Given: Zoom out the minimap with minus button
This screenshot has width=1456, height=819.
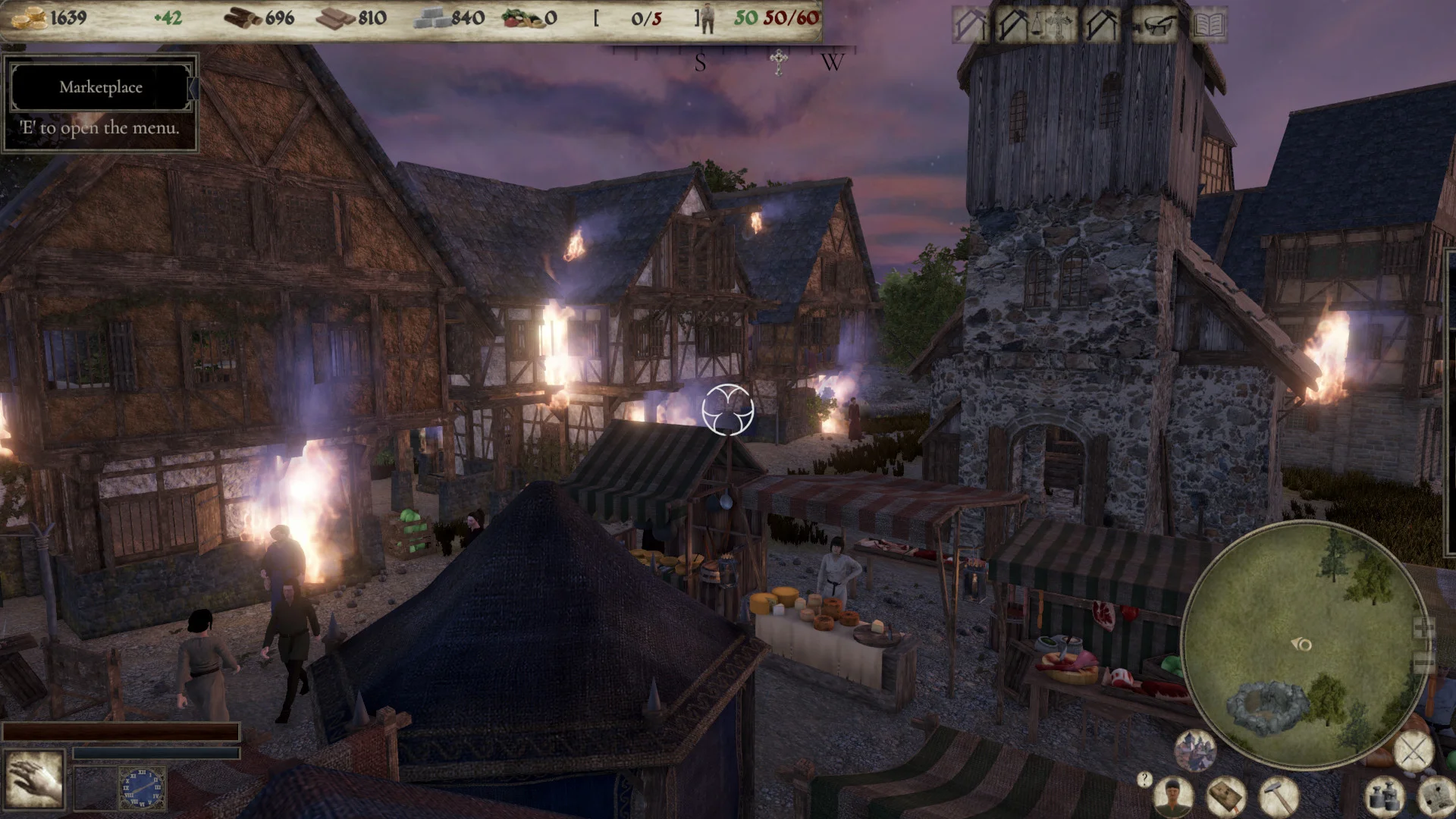Looking at the screenshot, I should point(1423,661).
